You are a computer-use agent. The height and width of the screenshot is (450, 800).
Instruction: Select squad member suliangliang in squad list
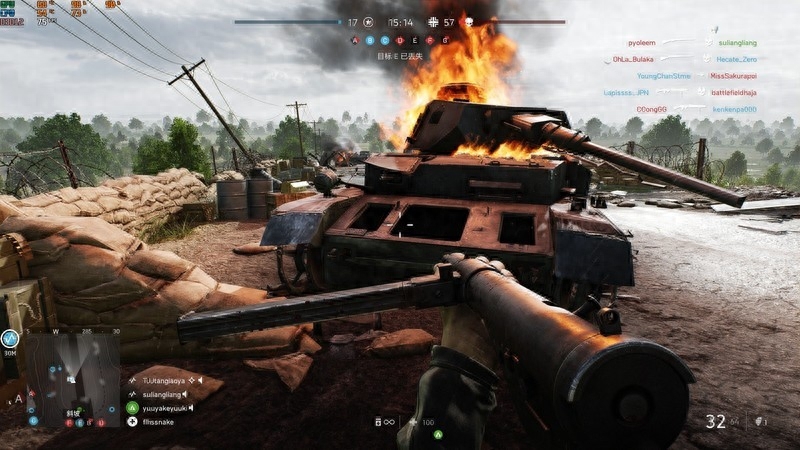[164, 394]
